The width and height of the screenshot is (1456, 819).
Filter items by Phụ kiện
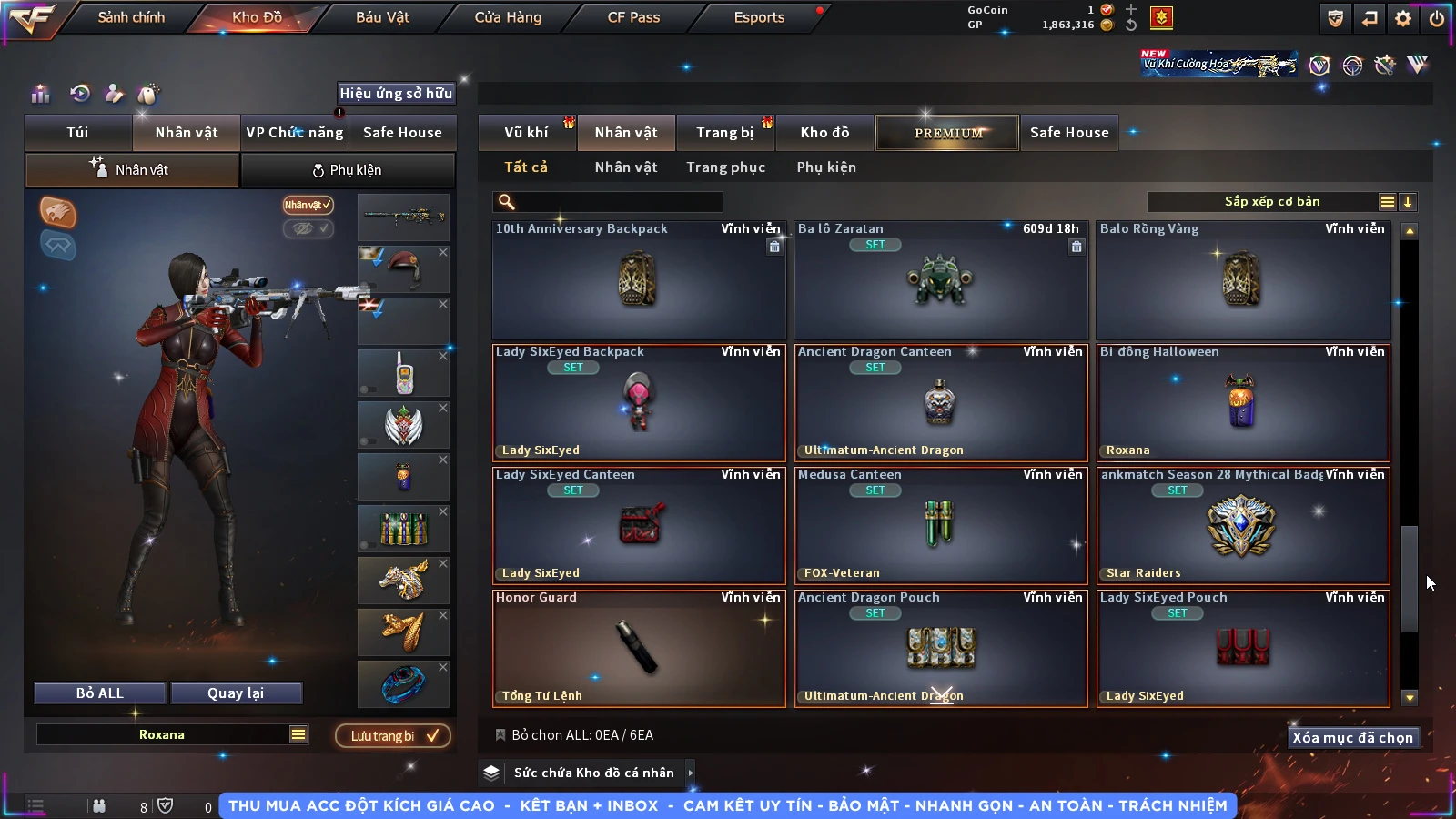click(826, 167)
